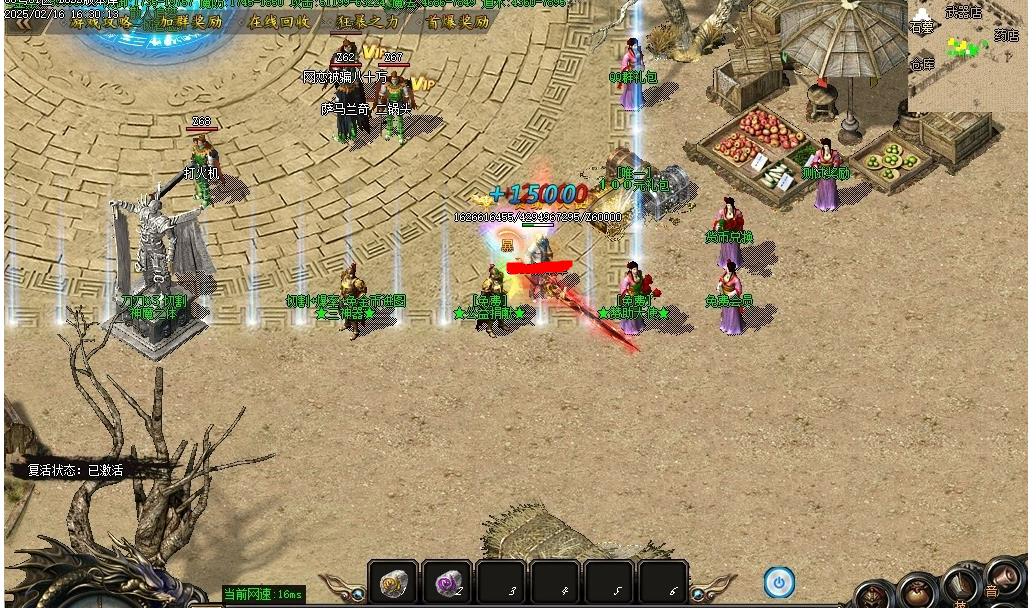Select the 武器店 weapon shop label on minimap
This screenshot has height=608, width=1036.
pos(963,13)
